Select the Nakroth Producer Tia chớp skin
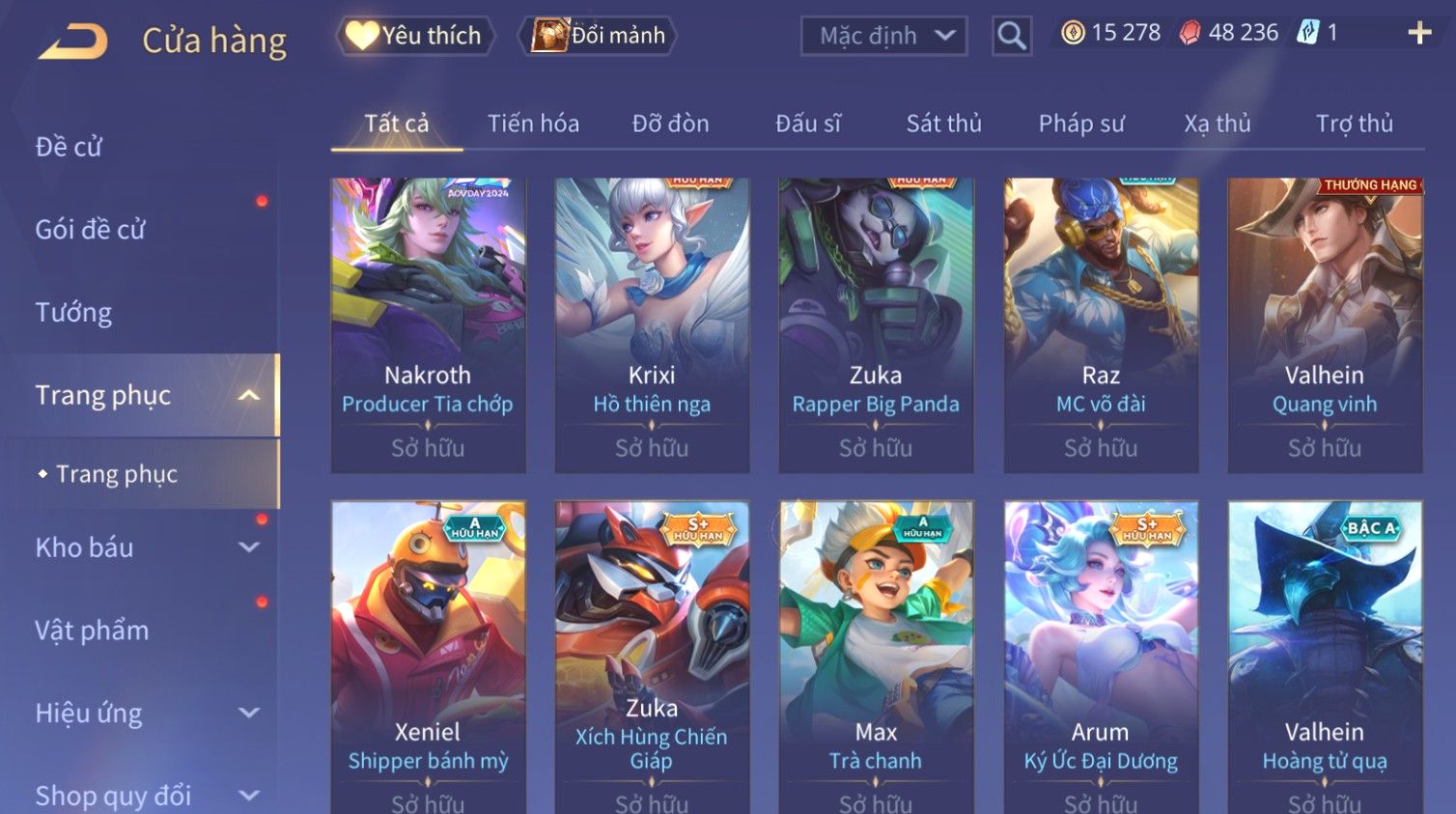This screenshot has width=1456, height=814. (428, 324)
